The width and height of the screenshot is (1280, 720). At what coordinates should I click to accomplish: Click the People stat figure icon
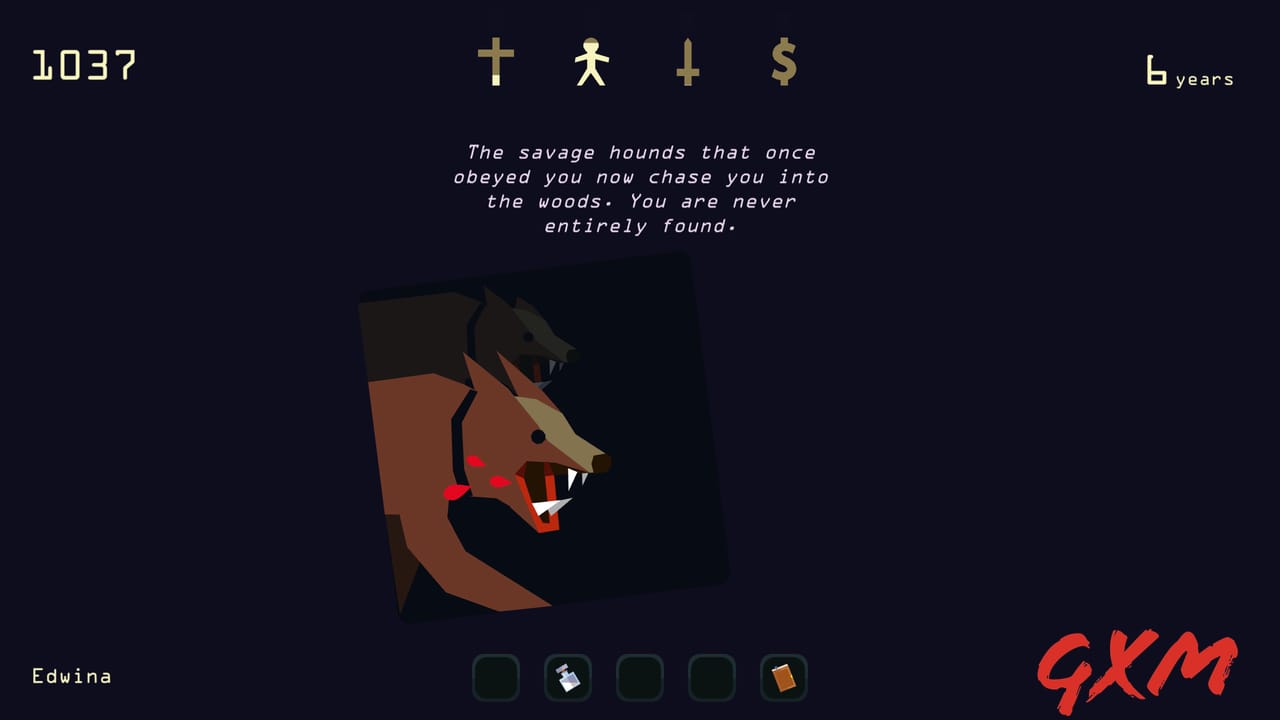pyautogui.click(x=593, y=60)
